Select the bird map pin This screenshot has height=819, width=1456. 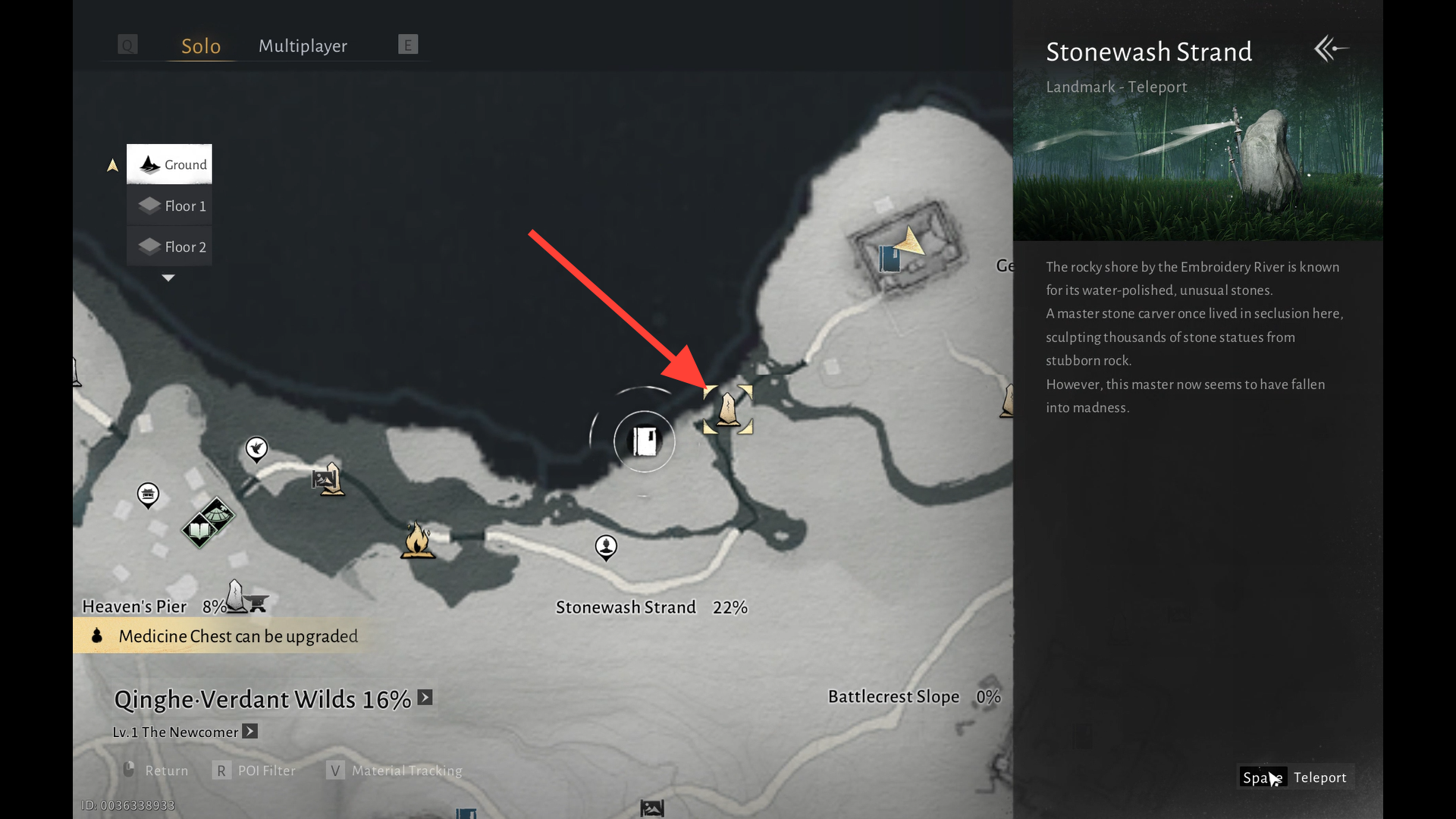(x=257, y=448)
